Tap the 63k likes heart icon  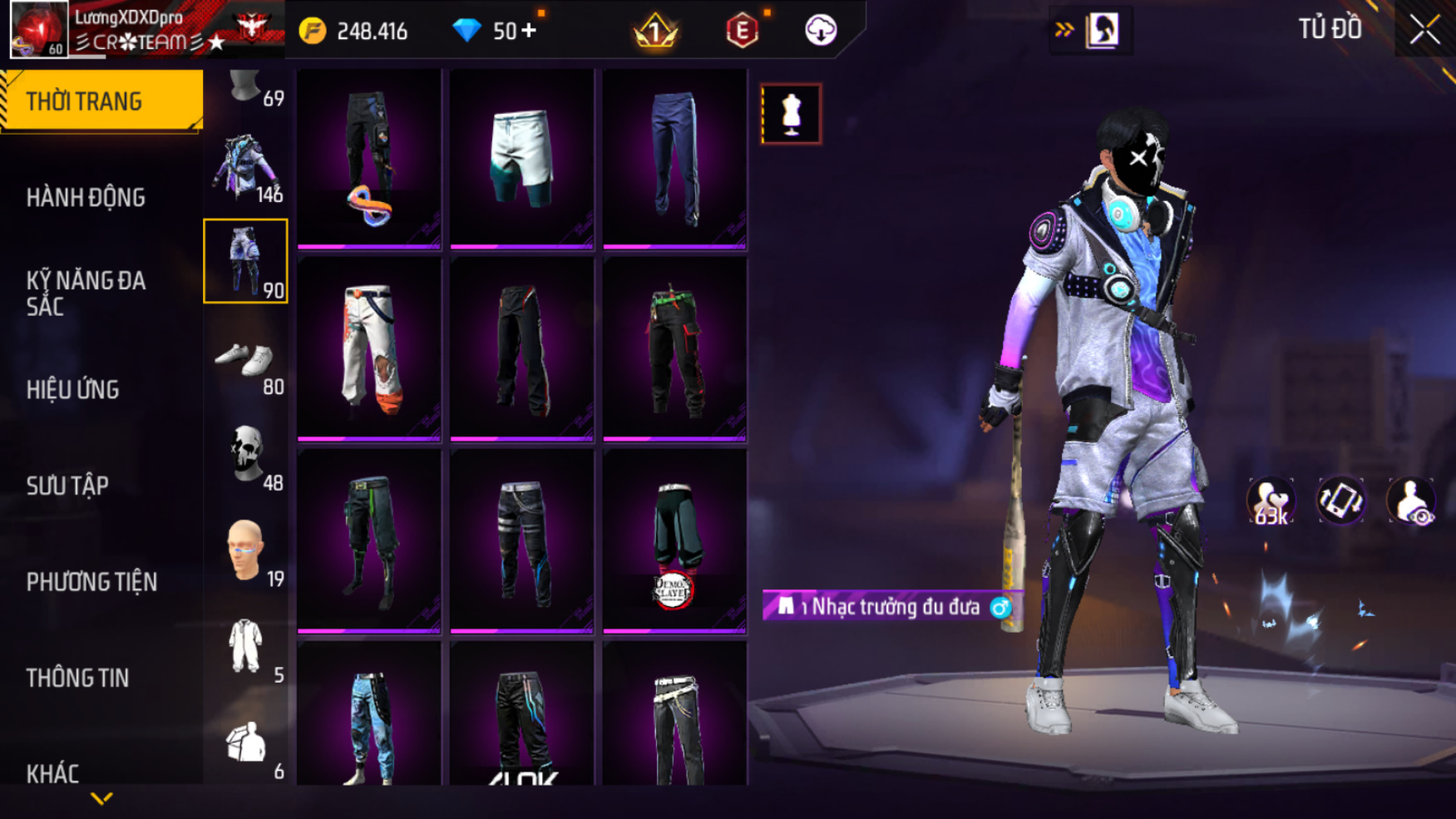1270,501
